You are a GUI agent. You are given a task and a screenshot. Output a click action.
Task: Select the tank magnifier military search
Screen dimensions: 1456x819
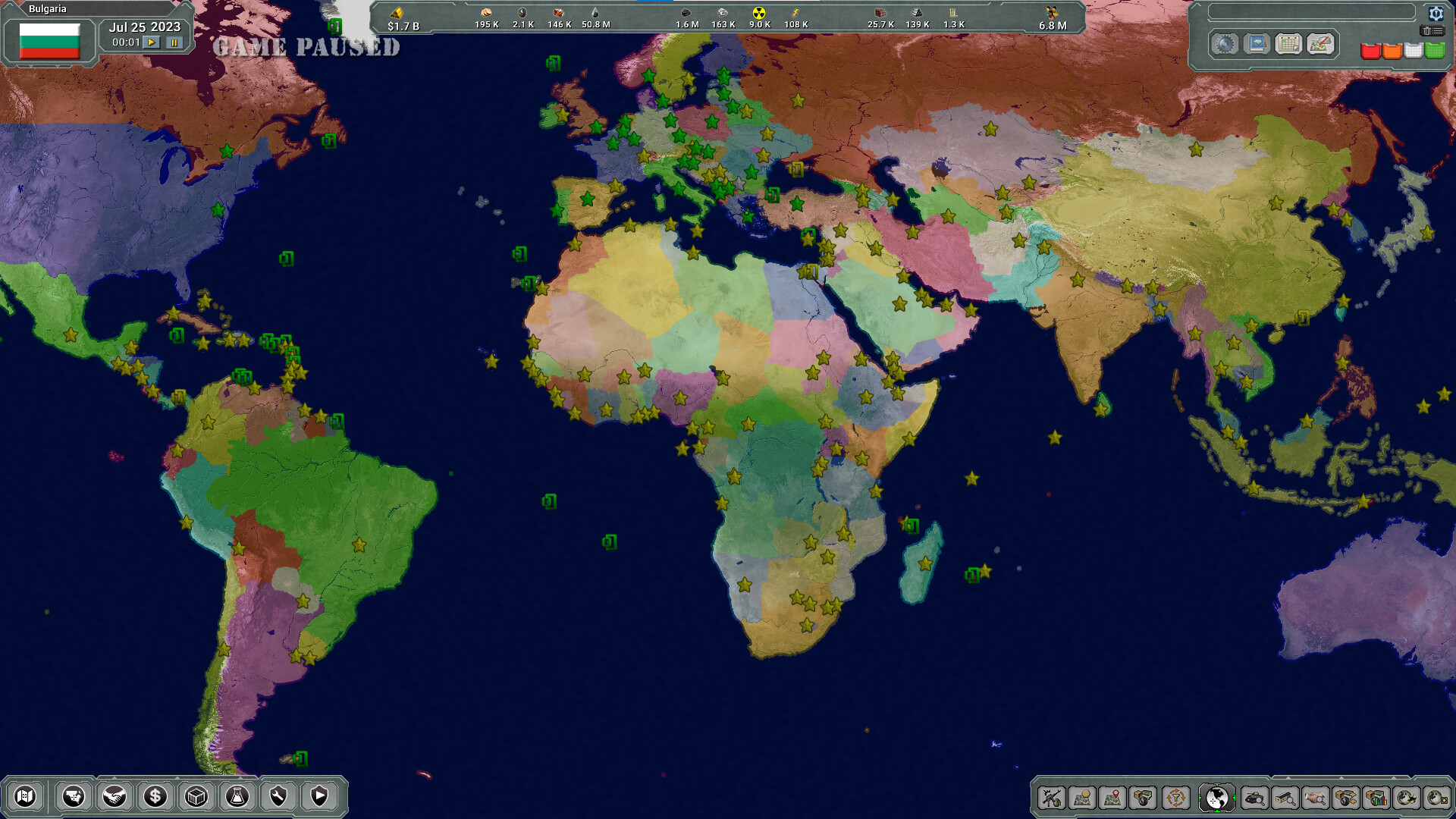[1255, 797]
